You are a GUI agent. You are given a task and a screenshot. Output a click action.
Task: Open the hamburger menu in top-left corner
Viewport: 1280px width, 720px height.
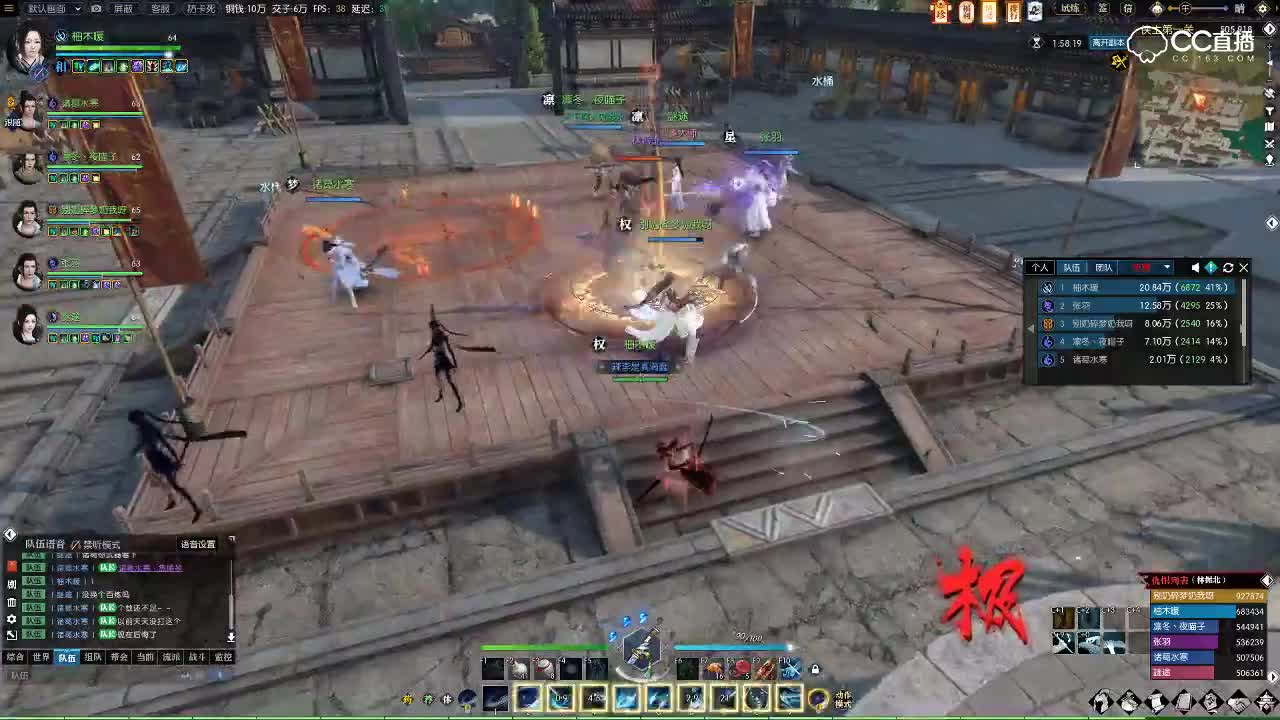coord(11,8)
